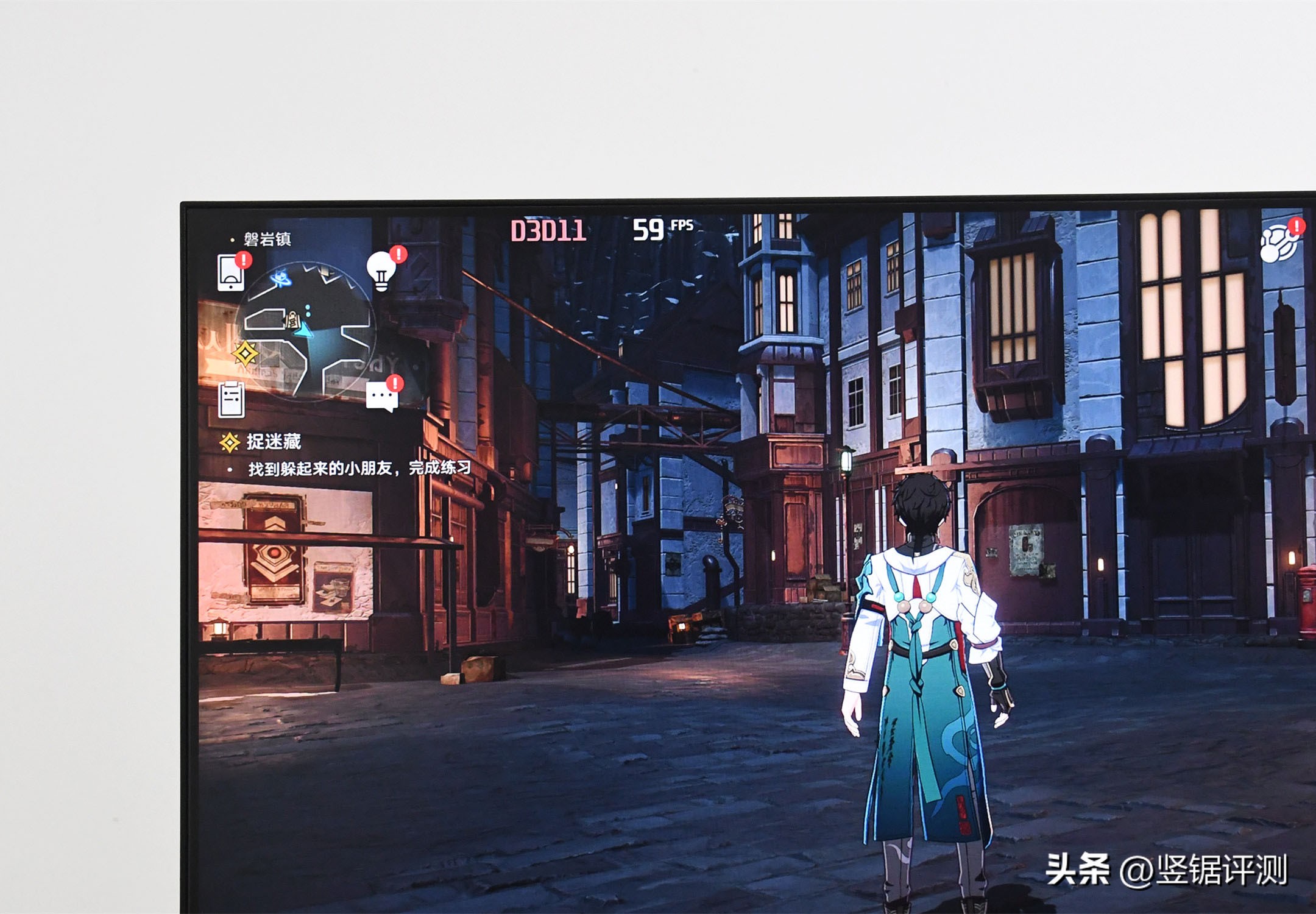Select the shop bag icon inside the minimap
The image size is (1316, 914).
tap(292, 321)
